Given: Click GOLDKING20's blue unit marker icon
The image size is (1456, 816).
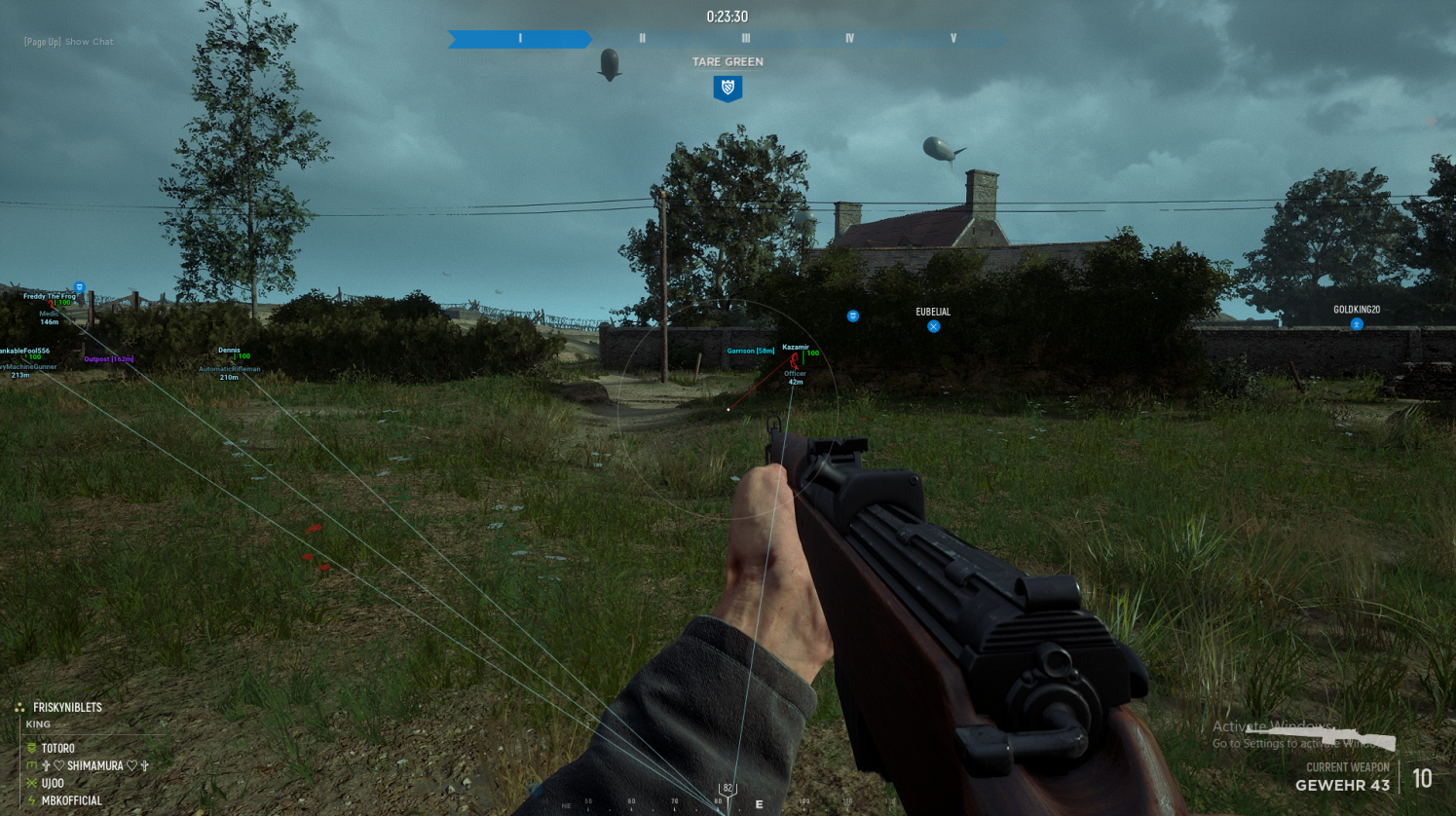Looking at the screenshot, I should pyautogui.click(x=1357, y=326).
